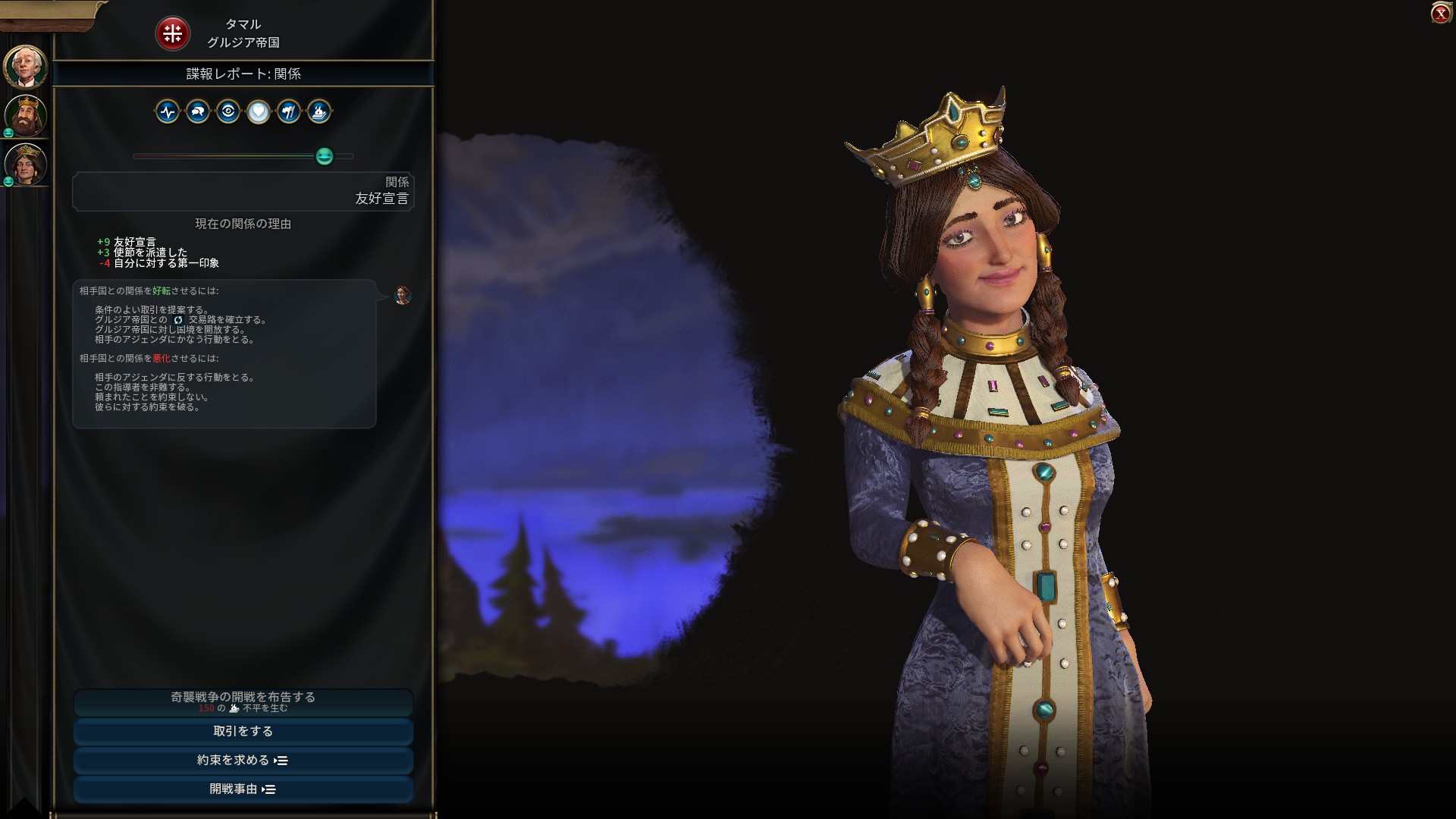1456x819 pixels.
Task: Switch to the pulse-line overview tab
Action: 168,112
